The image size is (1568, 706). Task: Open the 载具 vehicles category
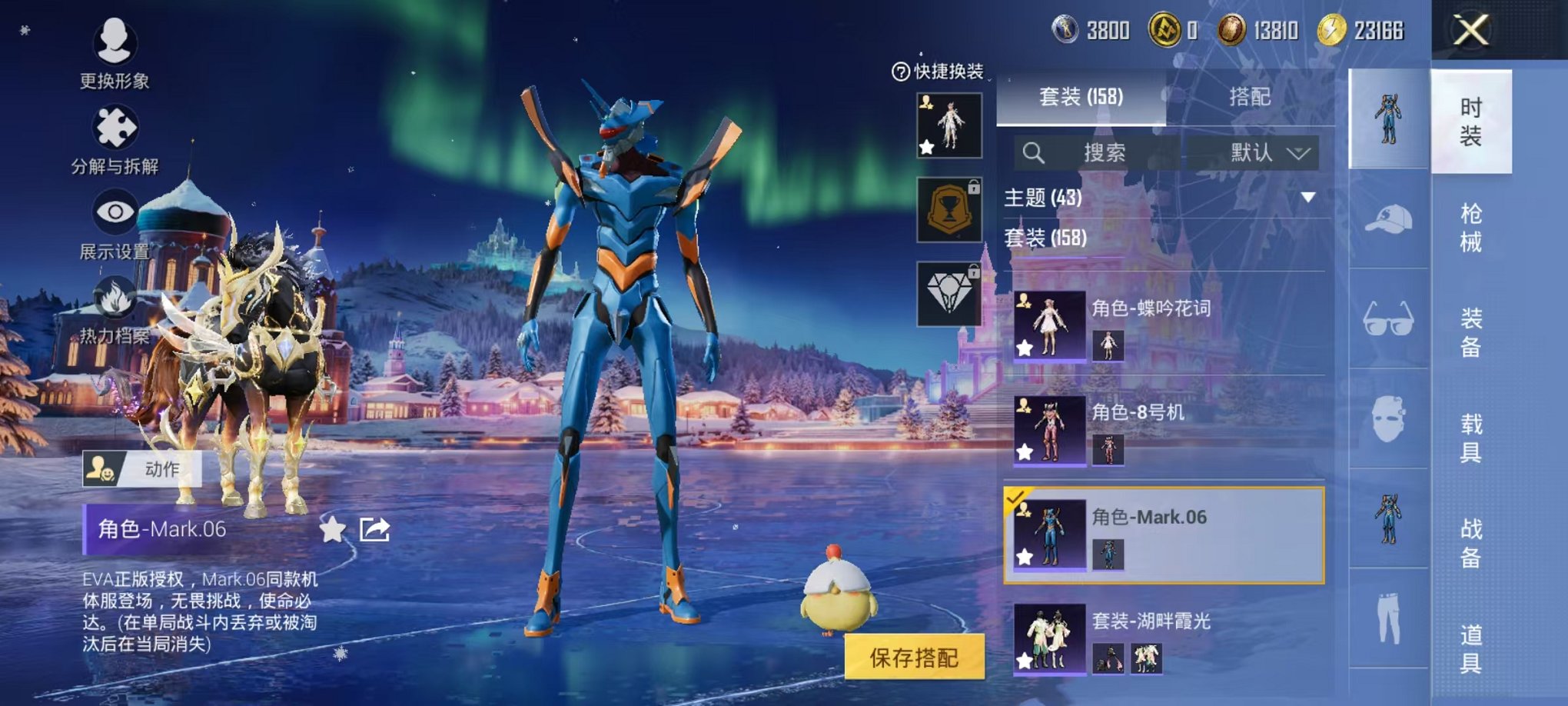tap(1470, 438)
